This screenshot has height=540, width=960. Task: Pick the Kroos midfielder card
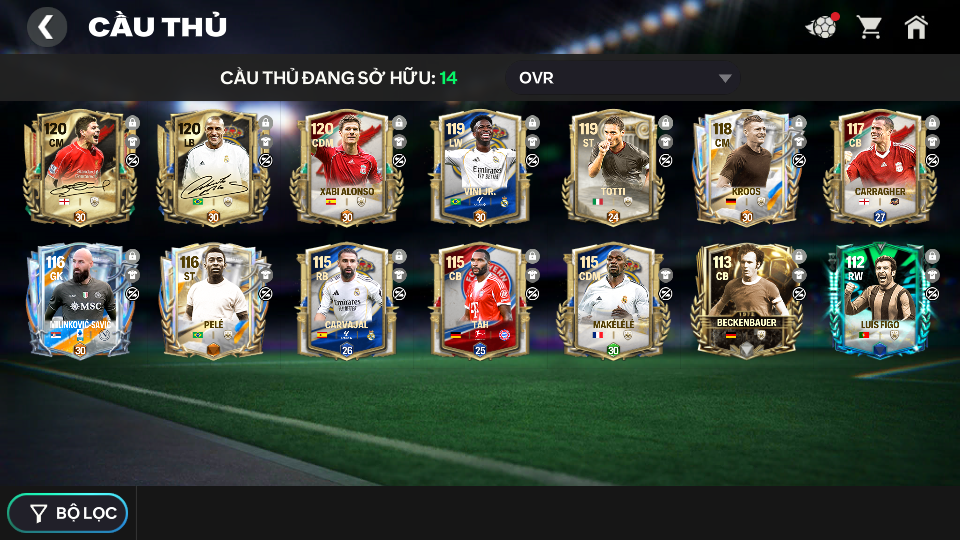tap(745, 168)
